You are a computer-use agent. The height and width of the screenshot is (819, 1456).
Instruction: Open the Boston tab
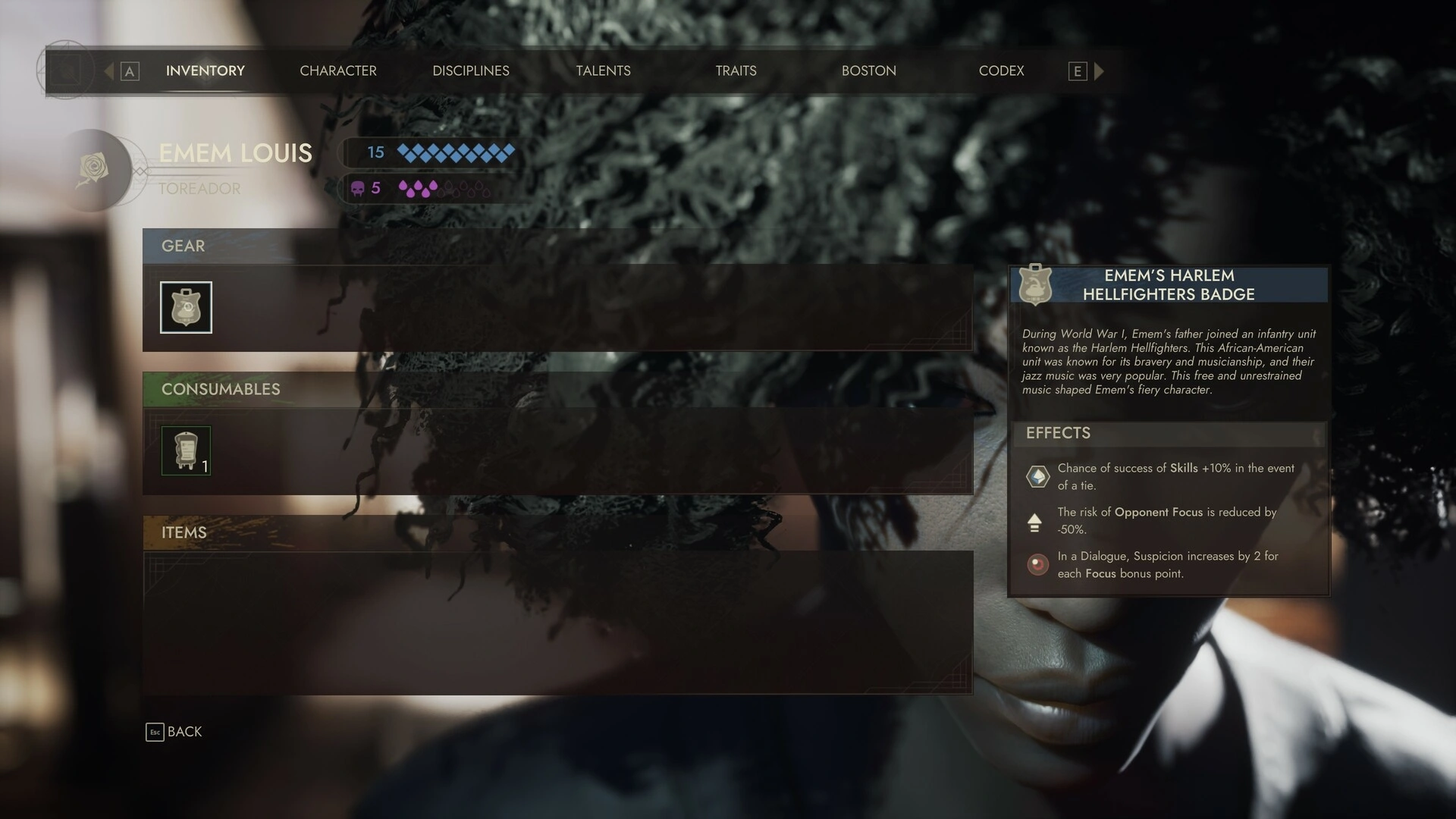click(x=868, y=71)
